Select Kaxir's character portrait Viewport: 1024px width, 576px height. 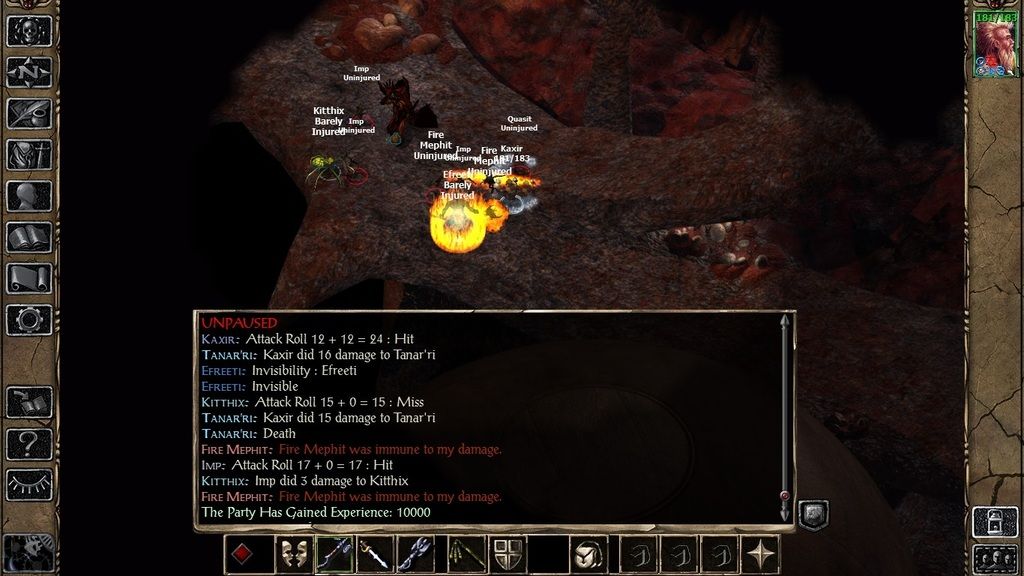pyautogui.click(x=994, y=47)
